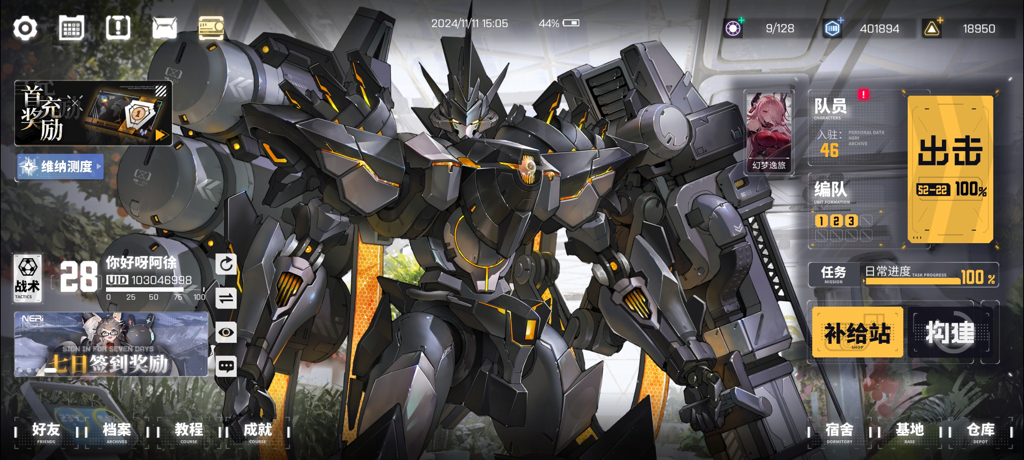Open the chat speech bubble icon

coord(226,366)
